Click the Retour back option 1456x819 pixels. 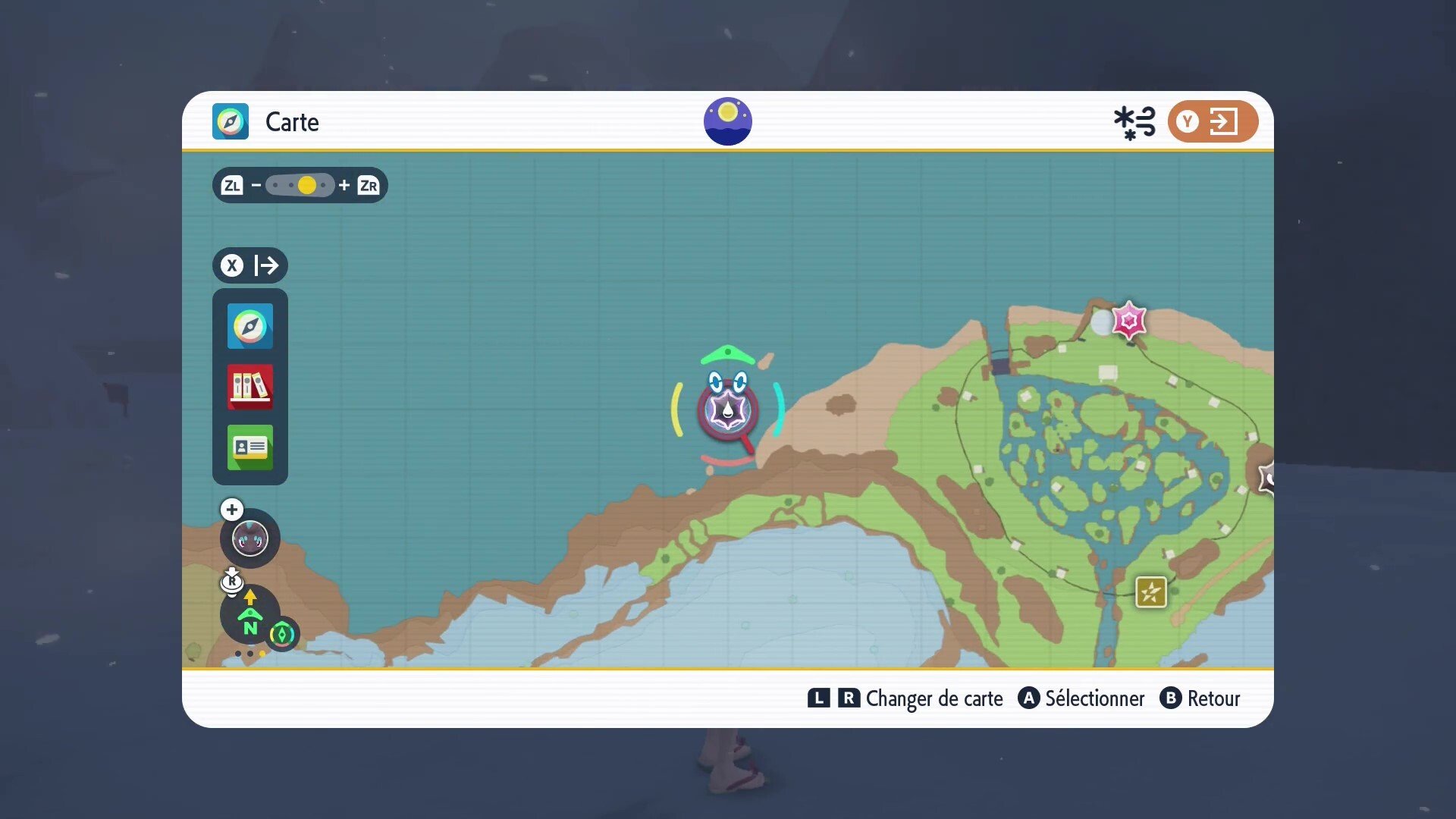point(1200,698)
